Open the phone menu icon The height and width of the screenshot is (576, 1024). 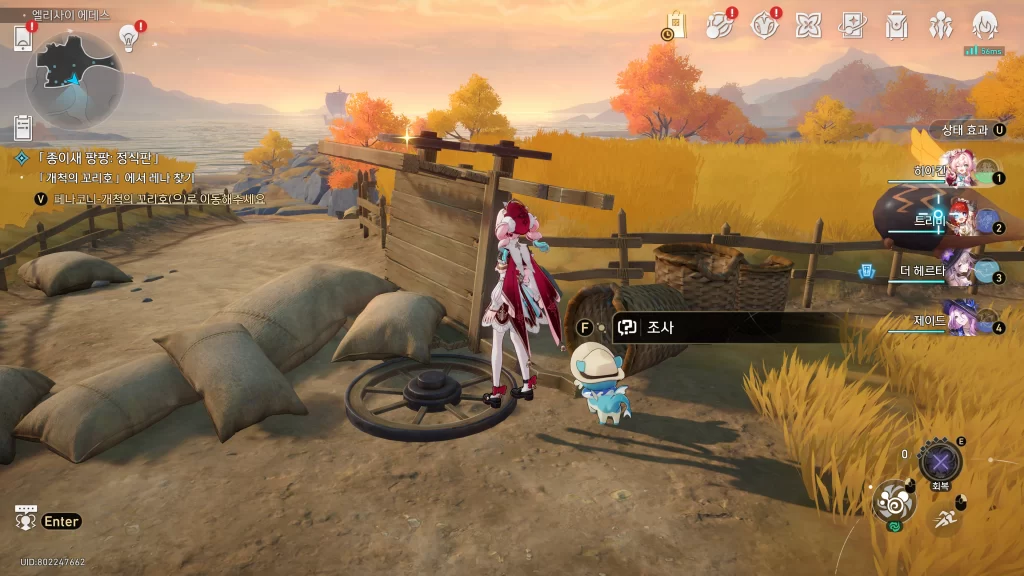point(24,38)
